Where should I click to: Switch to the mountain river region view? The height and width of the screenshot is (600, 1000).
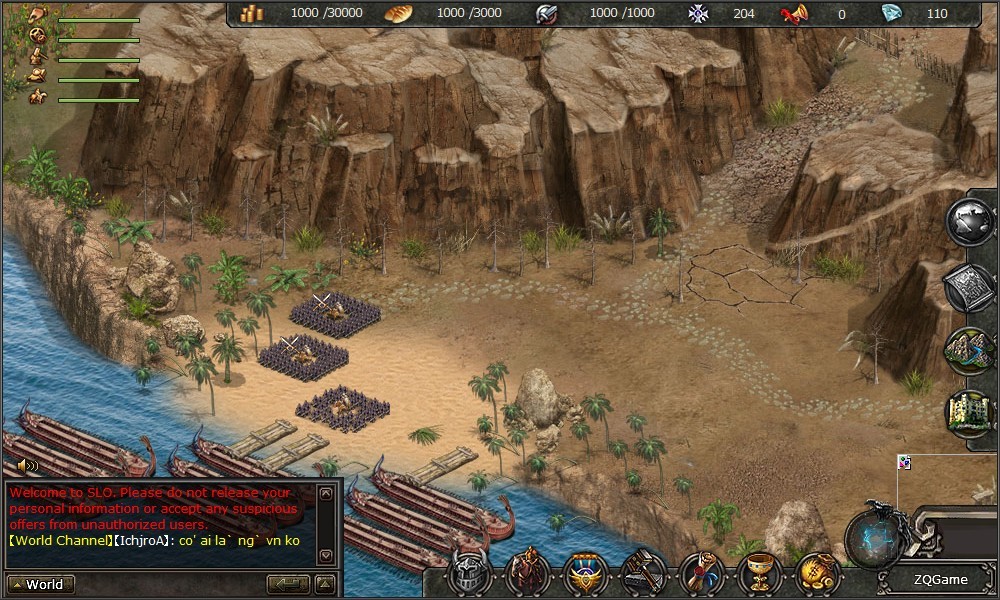click(x=971, y=350)
